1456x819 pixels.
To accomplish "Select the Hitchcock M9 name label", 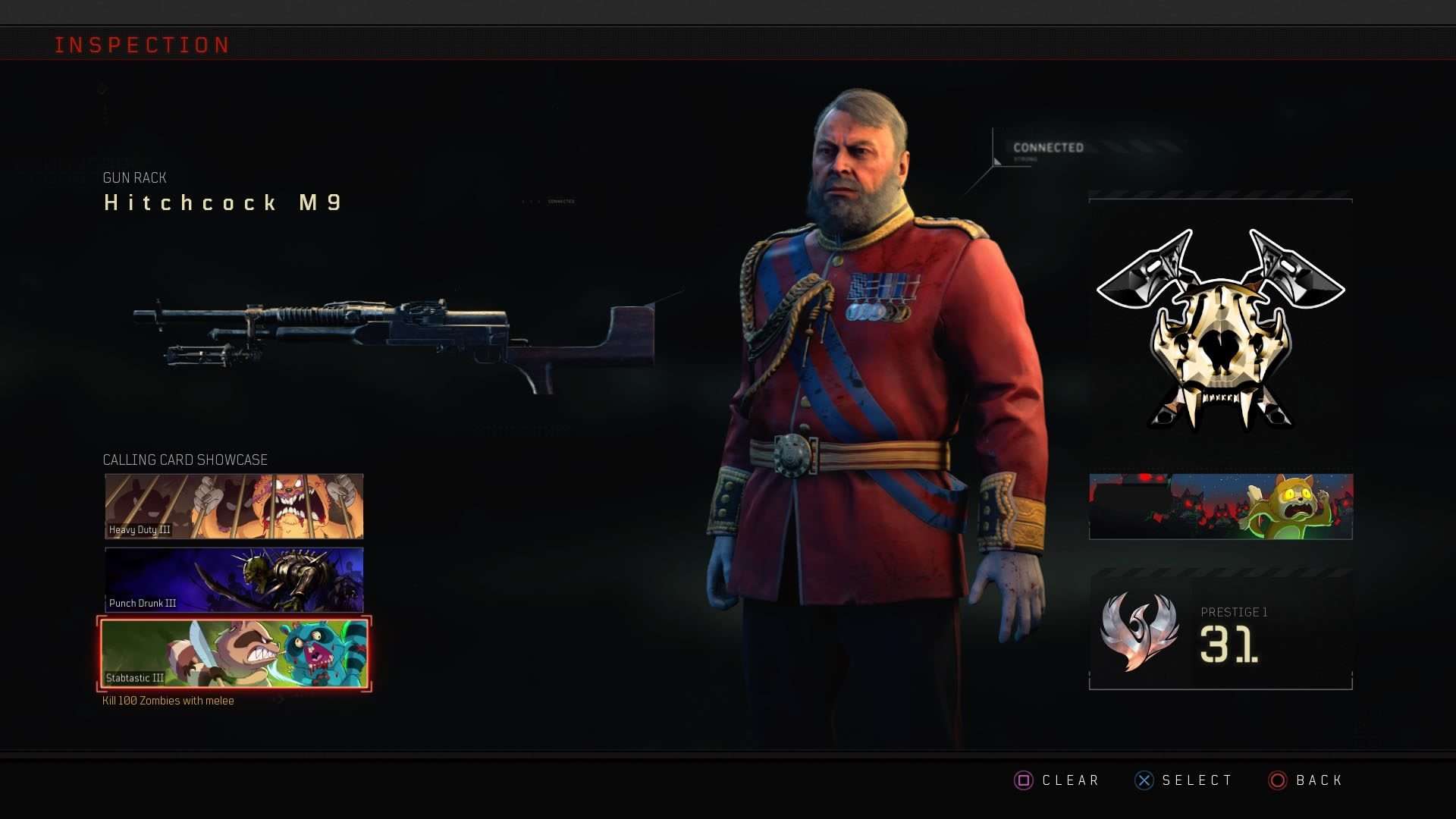I will 221,202.
